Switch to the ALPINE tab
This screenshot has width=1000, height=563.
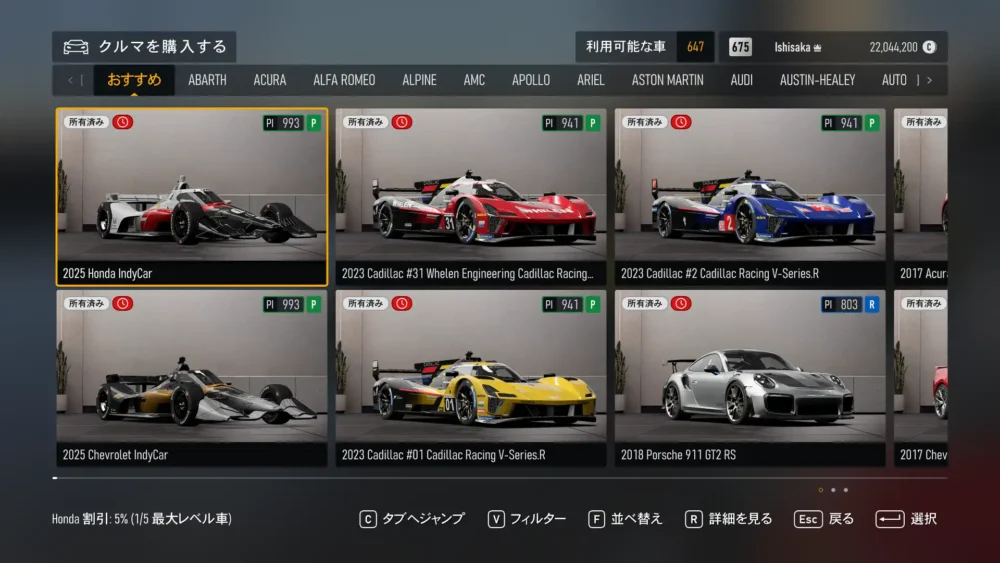click(419, 80)
